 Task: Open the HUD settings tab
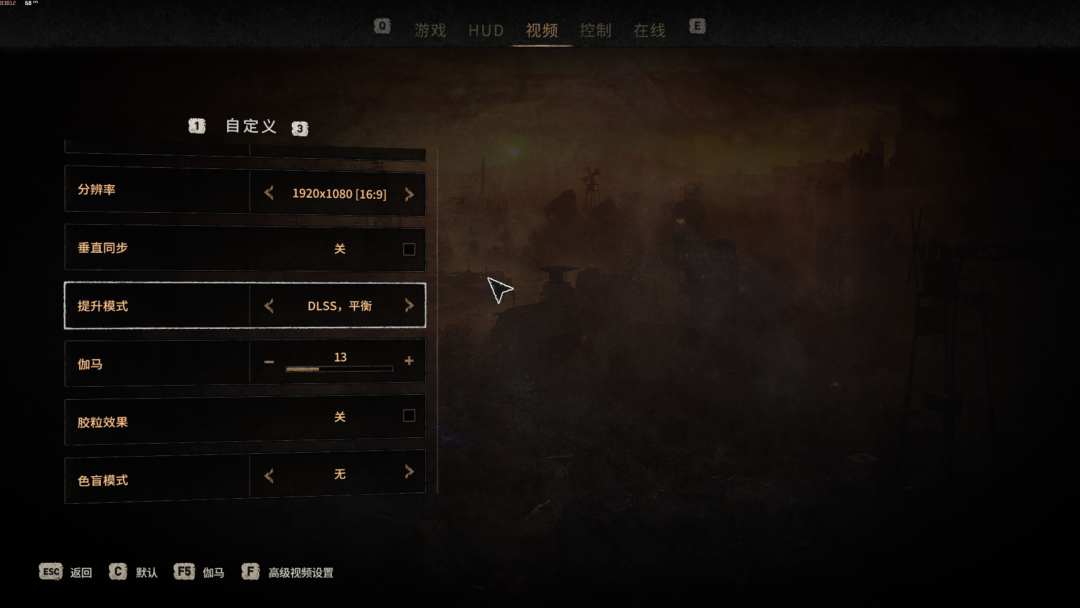coord(486,30)
